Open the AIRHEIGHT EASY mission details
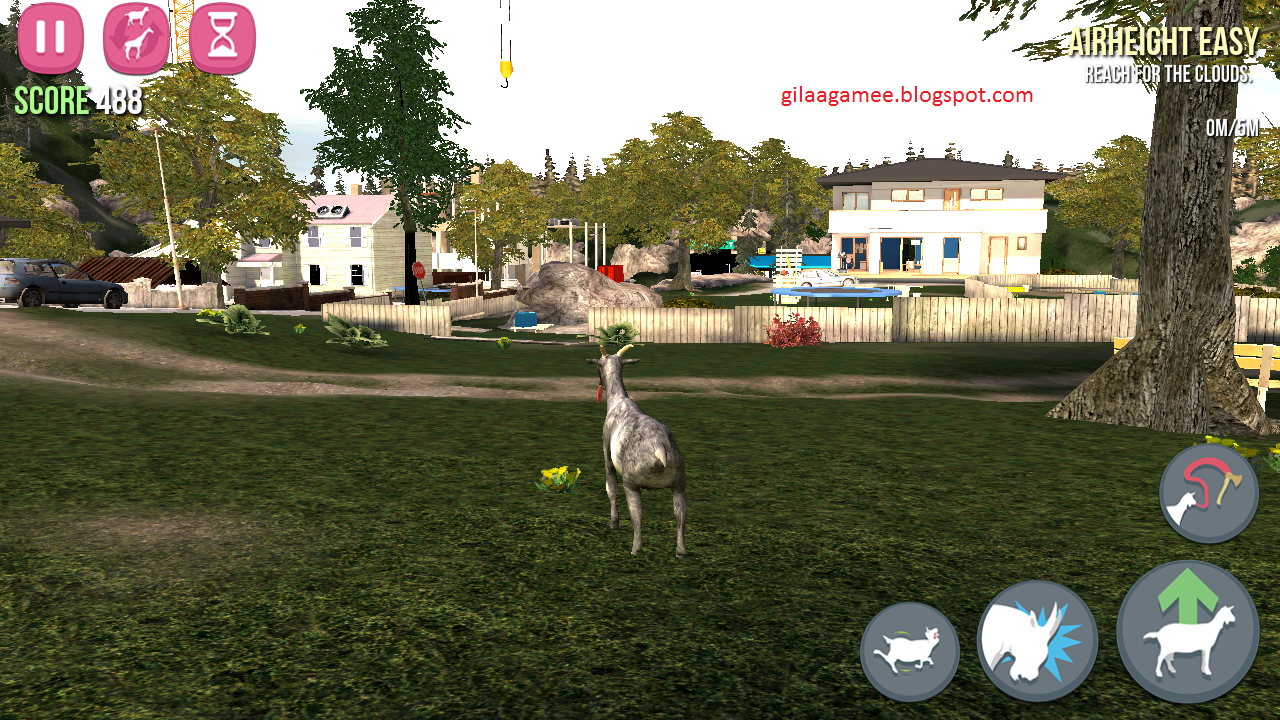This screenshot has height=720, width=1280. tap(1166, 44)
